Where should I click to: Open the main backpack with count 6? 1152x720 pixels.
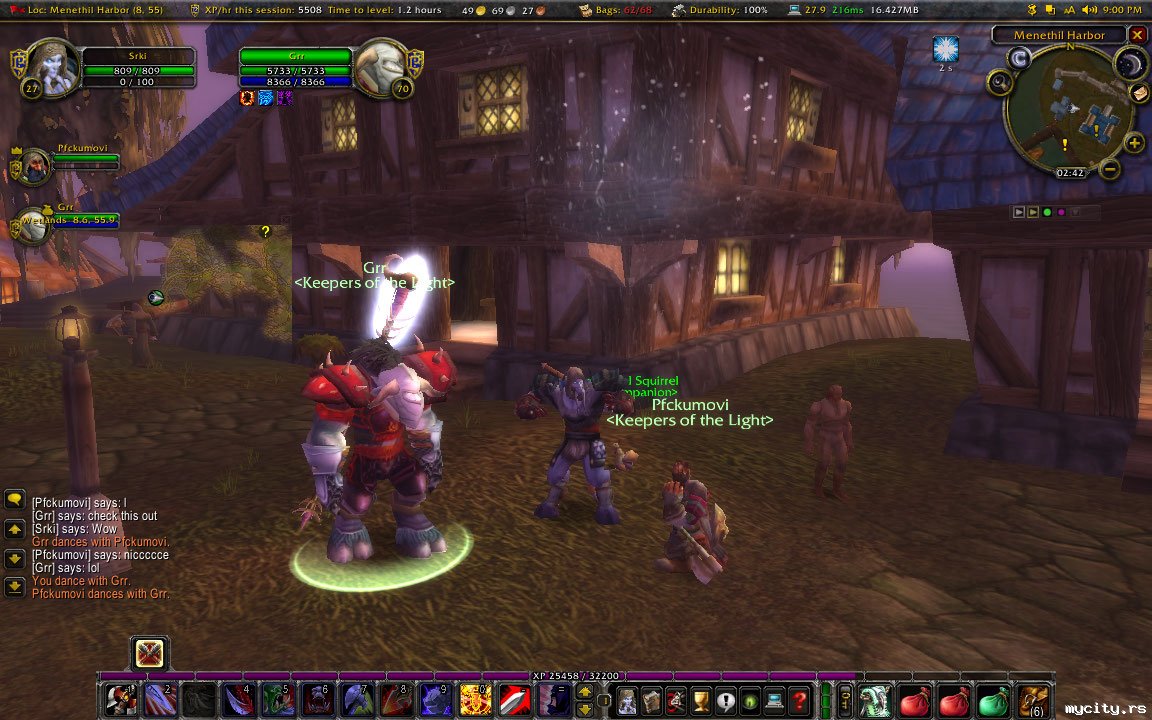[1033, 700]
